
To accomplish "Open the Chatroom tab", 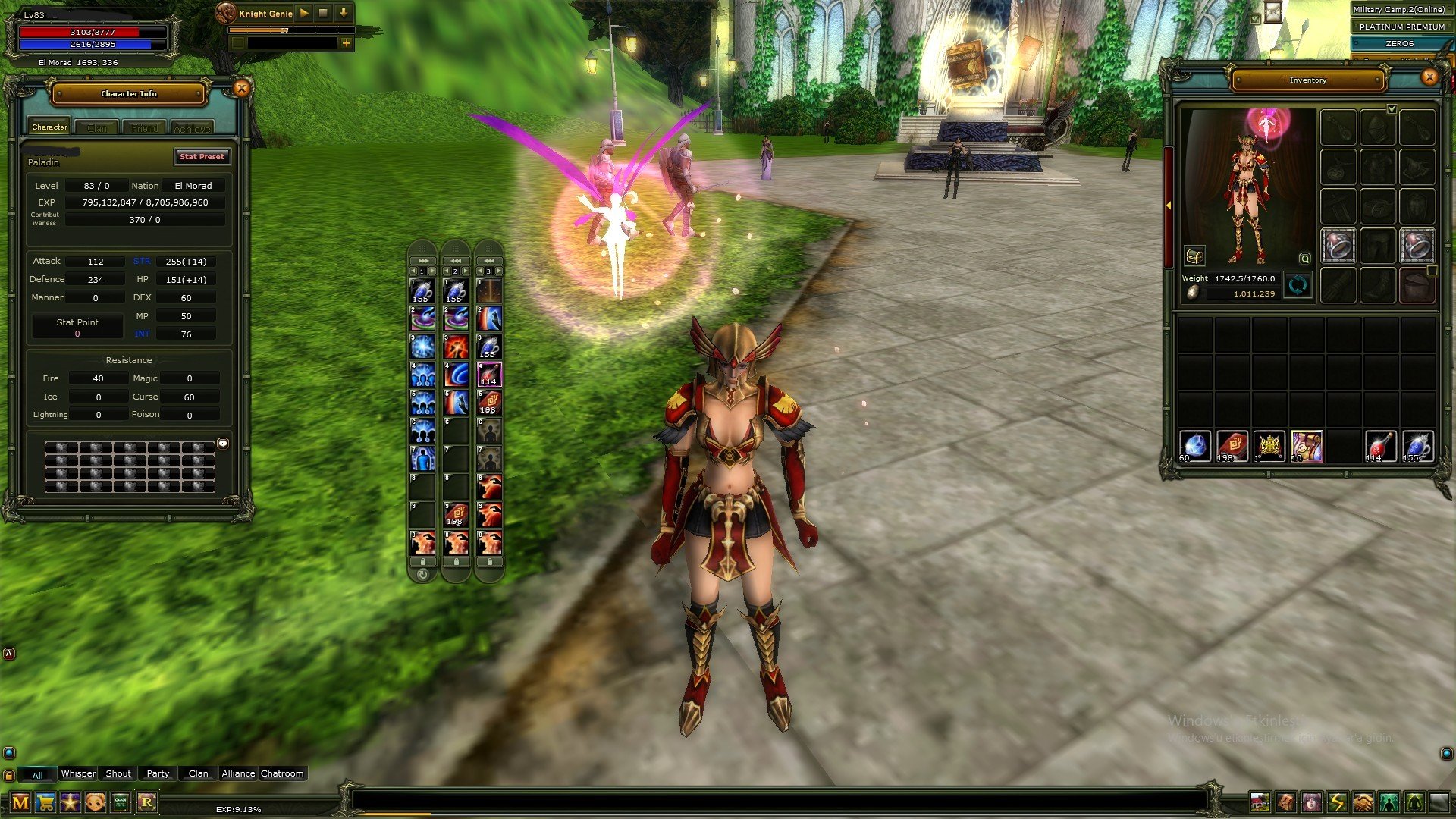I will pos(282,773).
